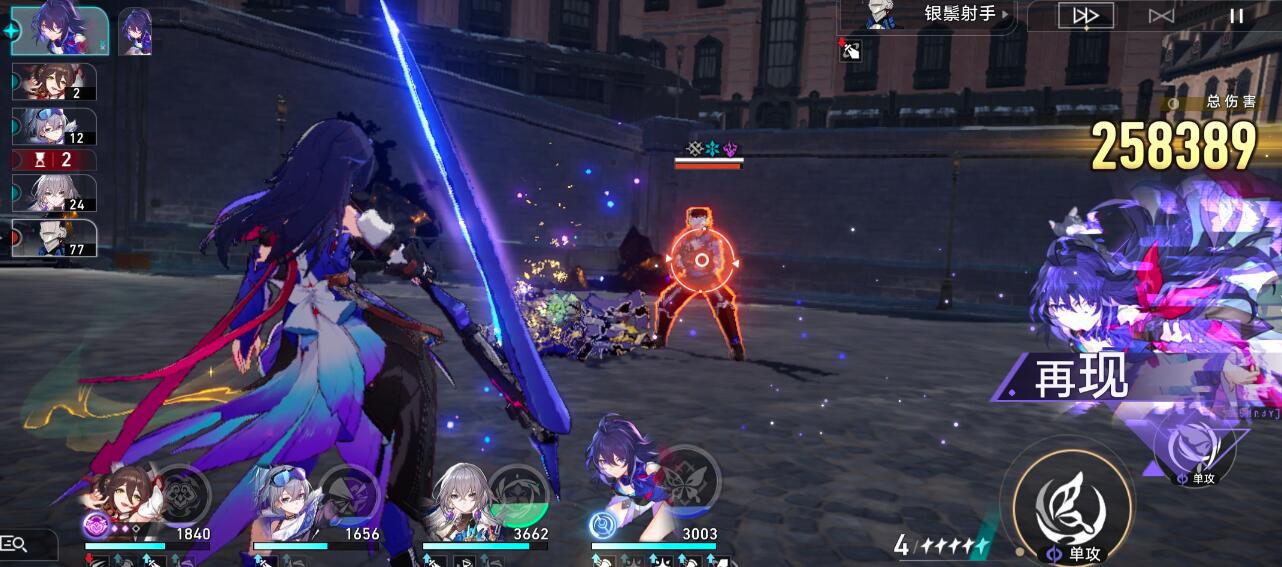This screenshot has height=567, width=1282.
Task: Pause the battle
Action: click(x=1237, y=15)
